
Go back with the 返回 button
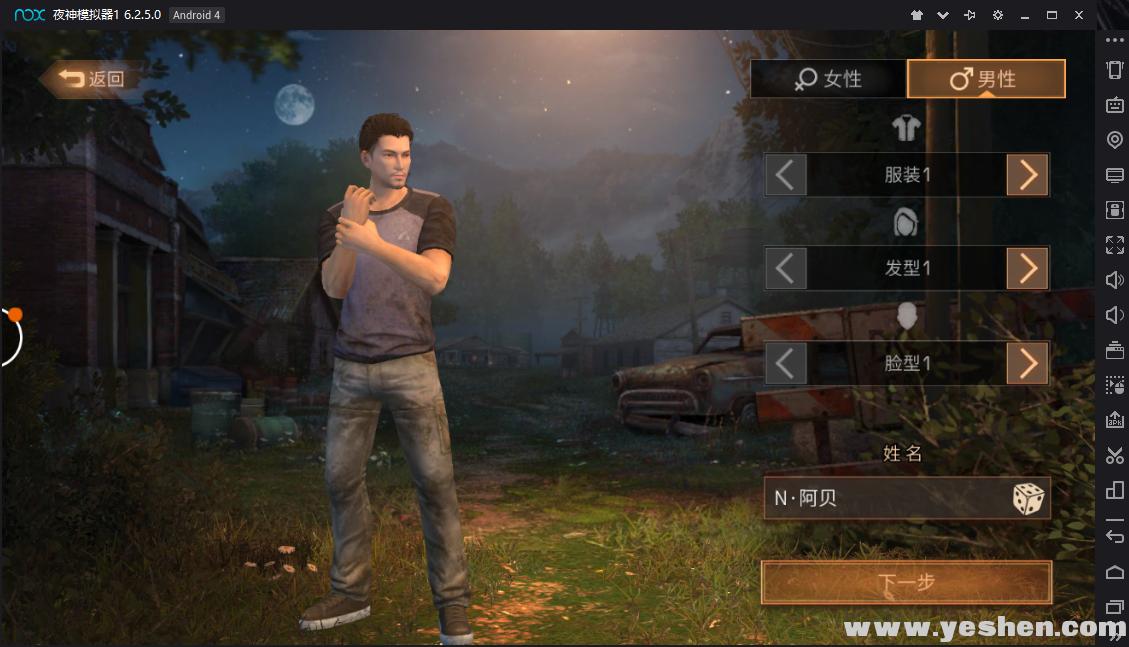[x=92, y=79]
